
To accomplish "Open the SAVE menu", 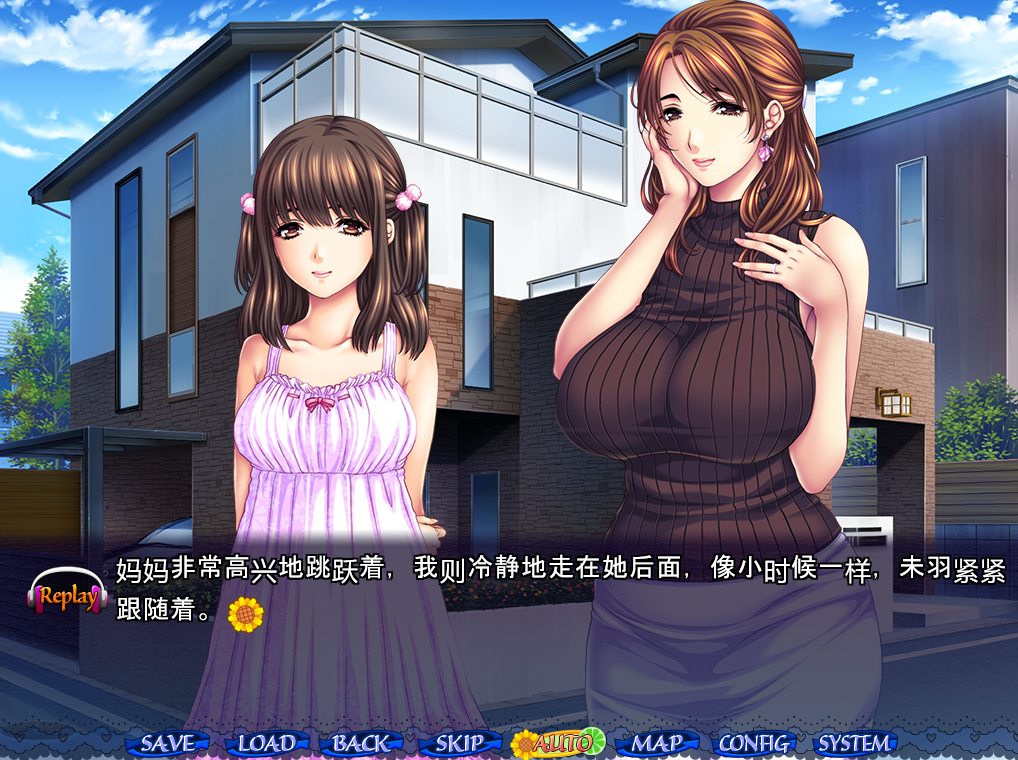I will pos(166,743).
